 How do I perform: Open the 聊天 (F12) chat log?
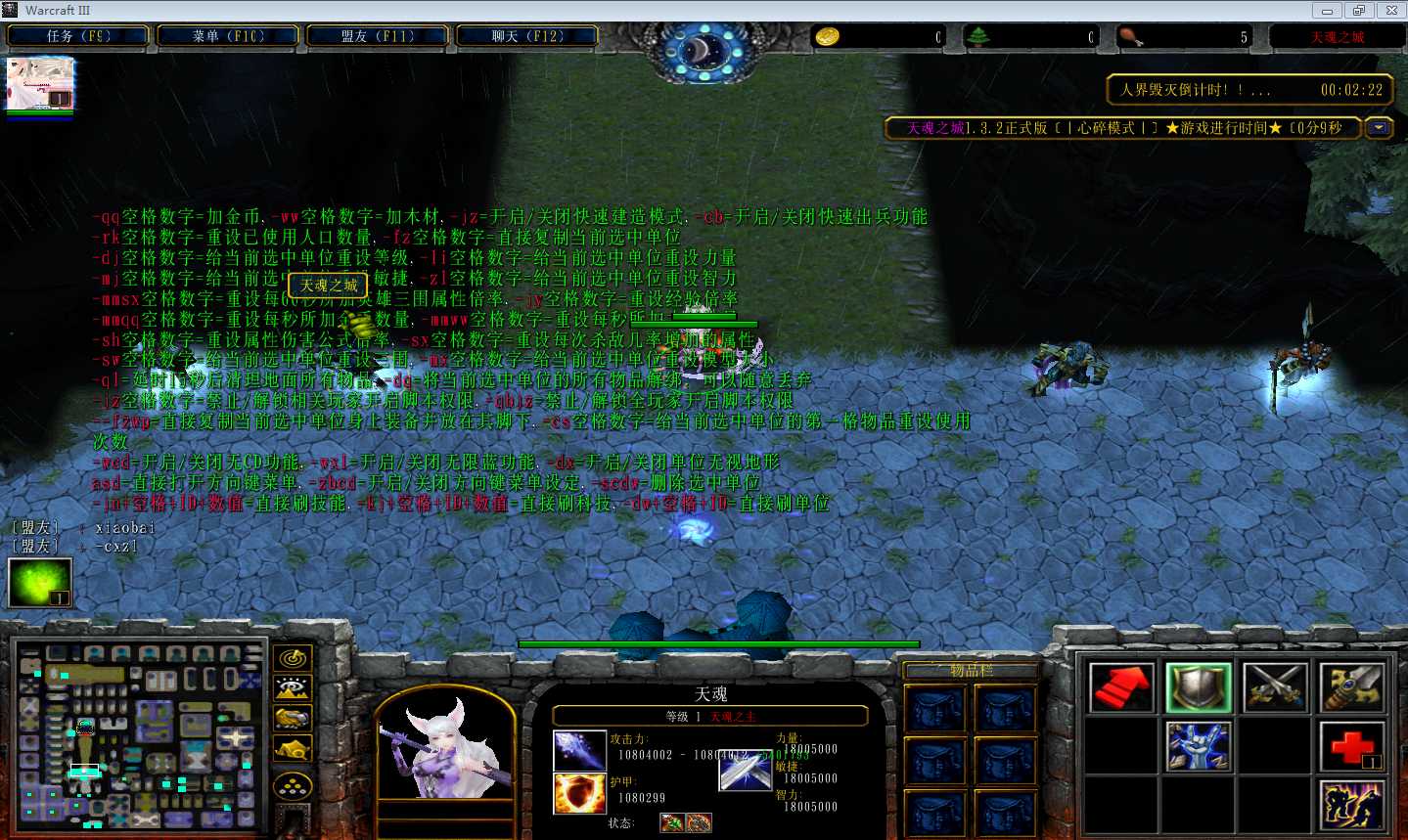pos(527,36)
